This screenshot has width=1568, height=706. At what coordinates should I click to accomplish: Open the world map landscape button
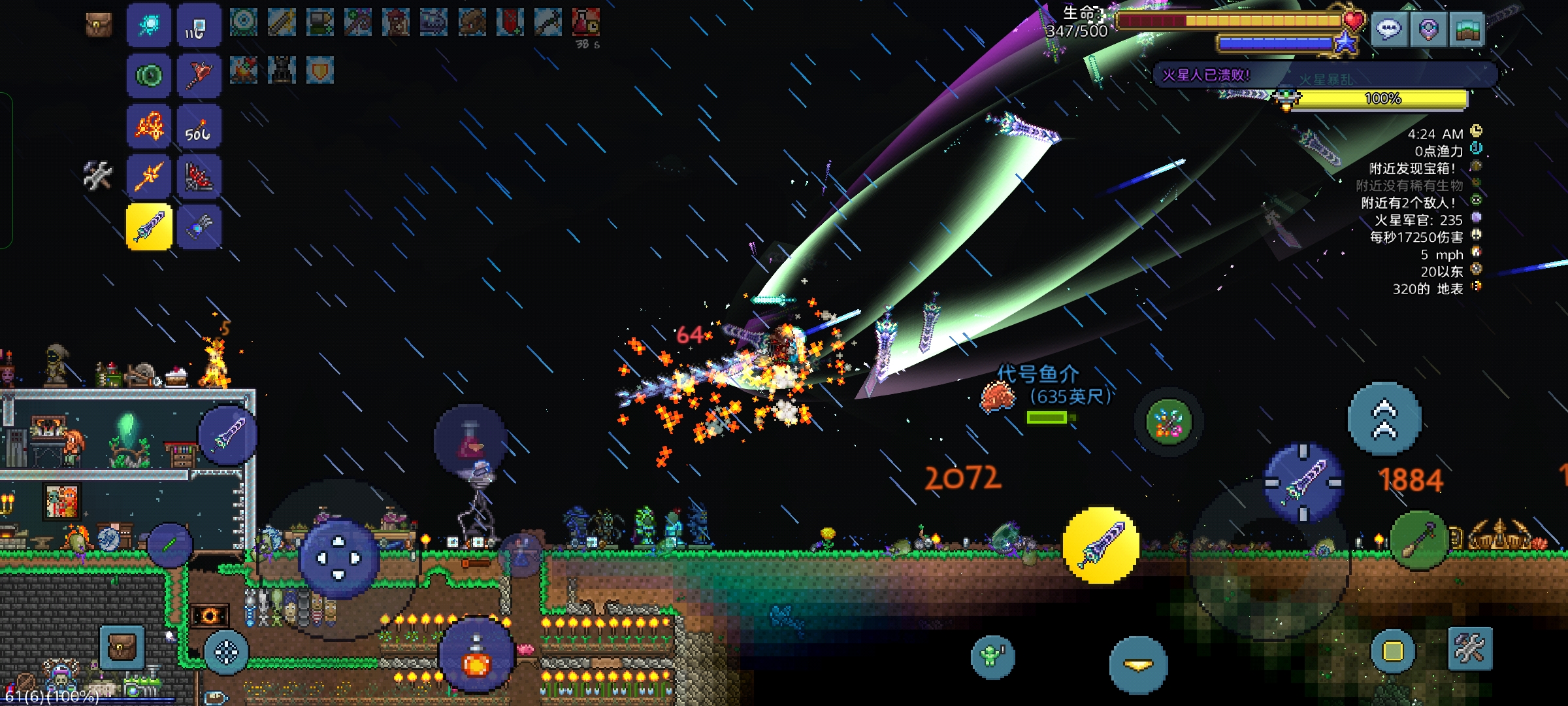pos(1467,29)
